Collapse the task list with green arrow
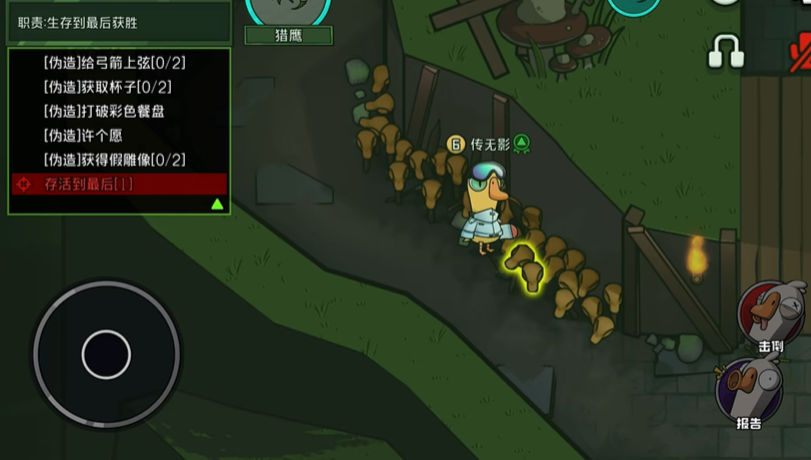Screen dimensions: 811x460 click(x=217, y=204)
